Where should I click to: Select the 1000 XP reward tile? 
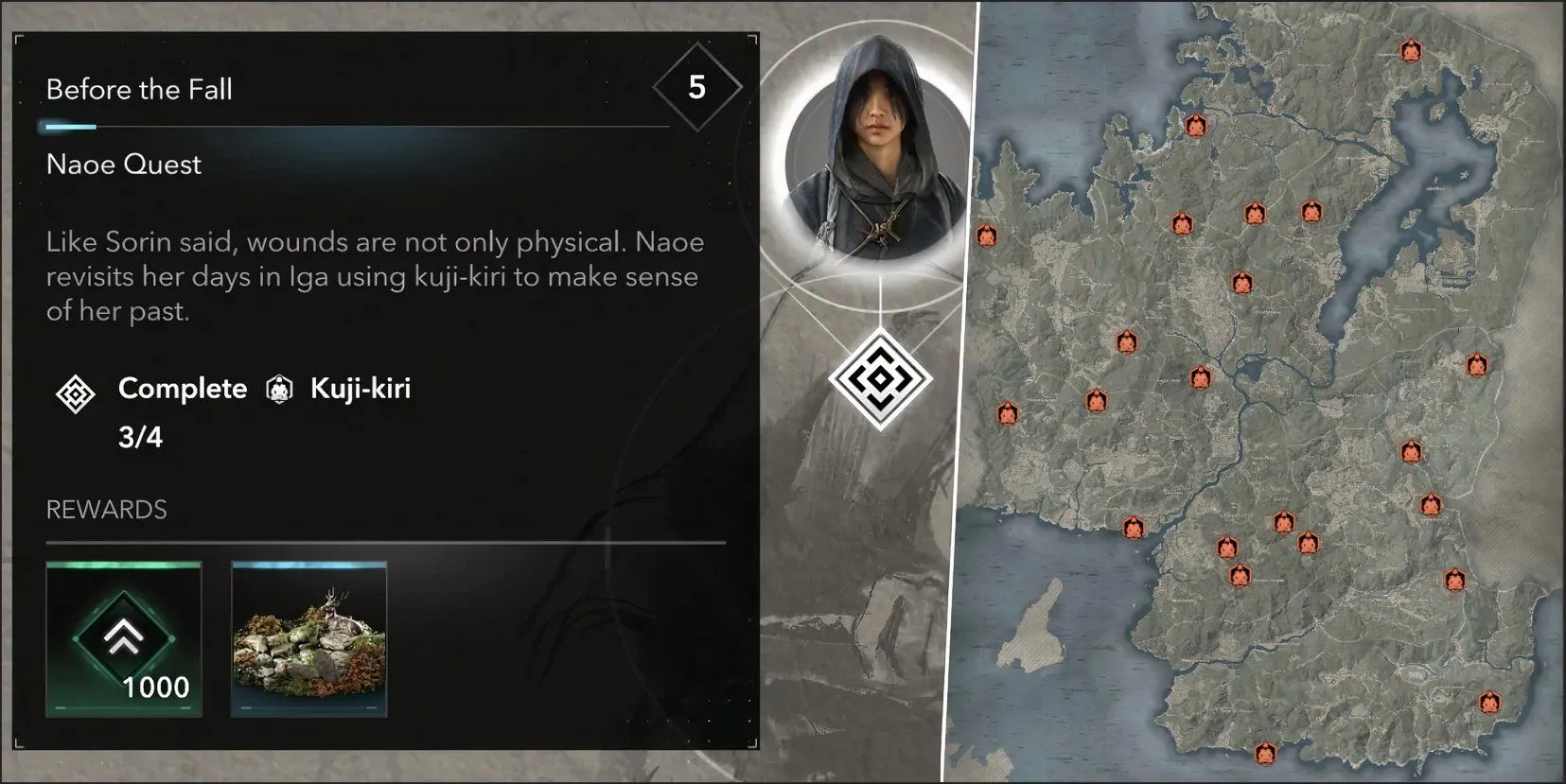click(x=124, y=638)
